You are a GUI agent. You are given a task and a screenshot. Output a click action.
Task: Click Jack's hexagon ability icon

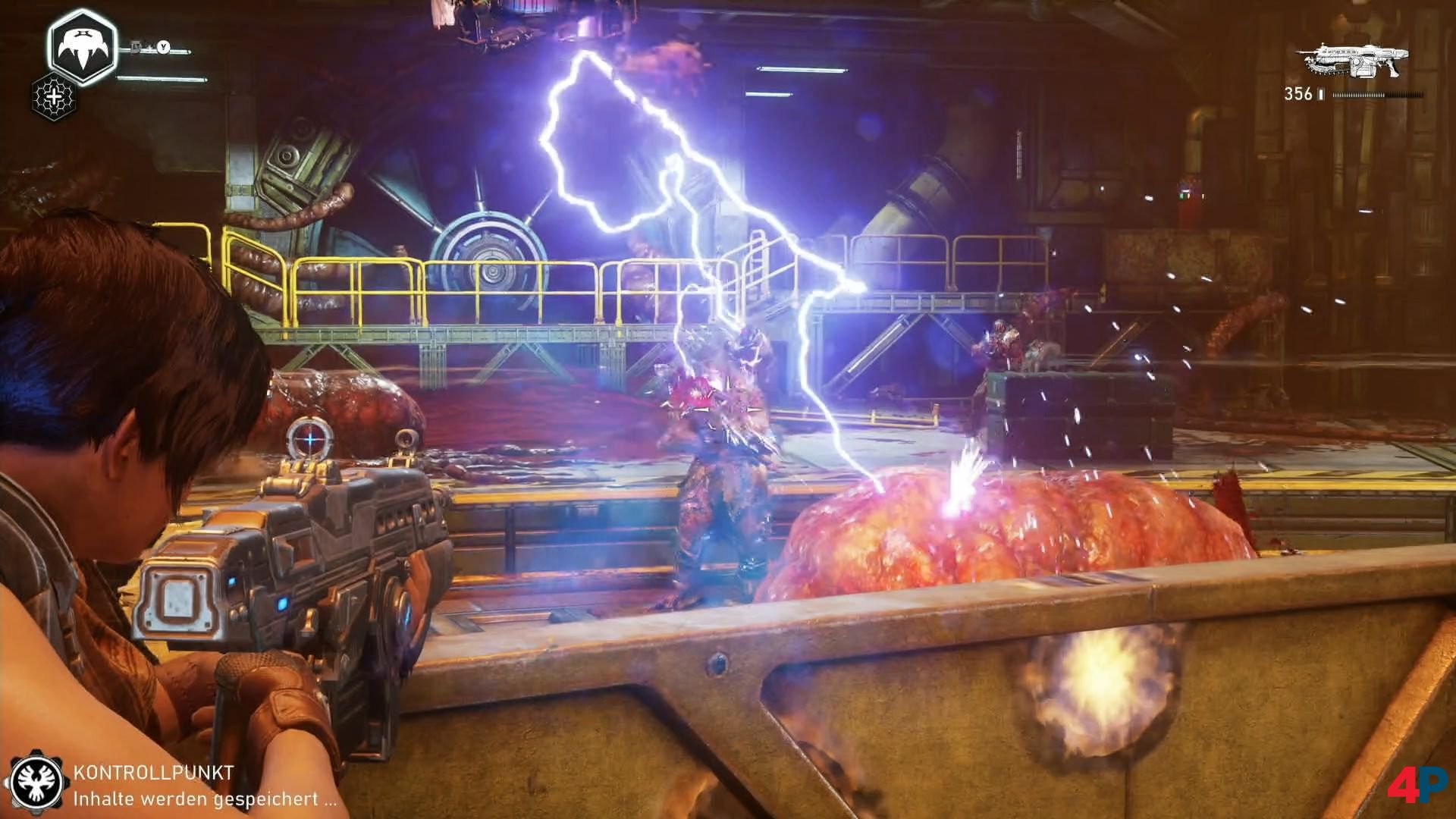coord(82,47)
